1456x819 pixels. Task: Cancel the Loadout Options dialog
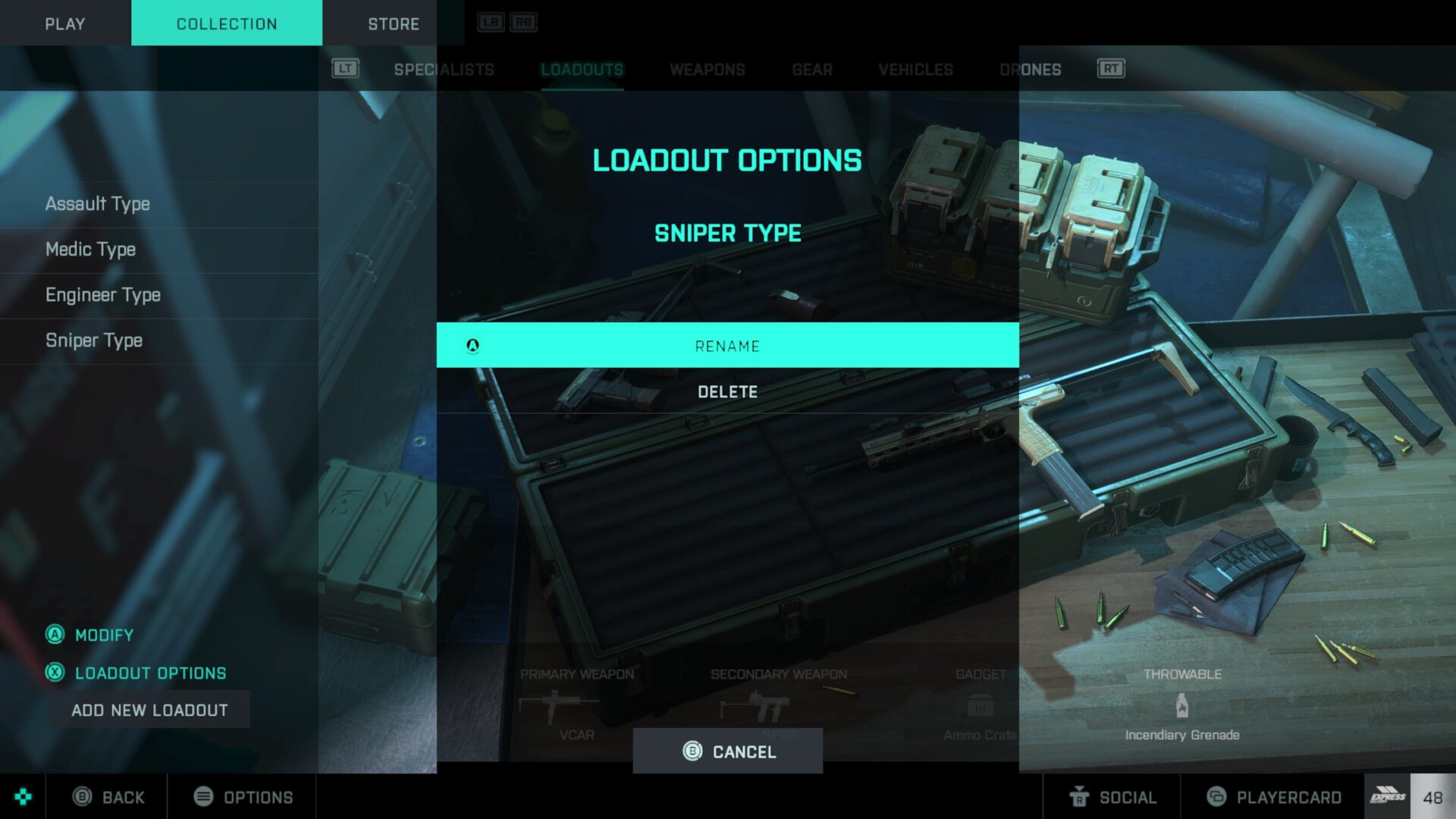(728, 752)
